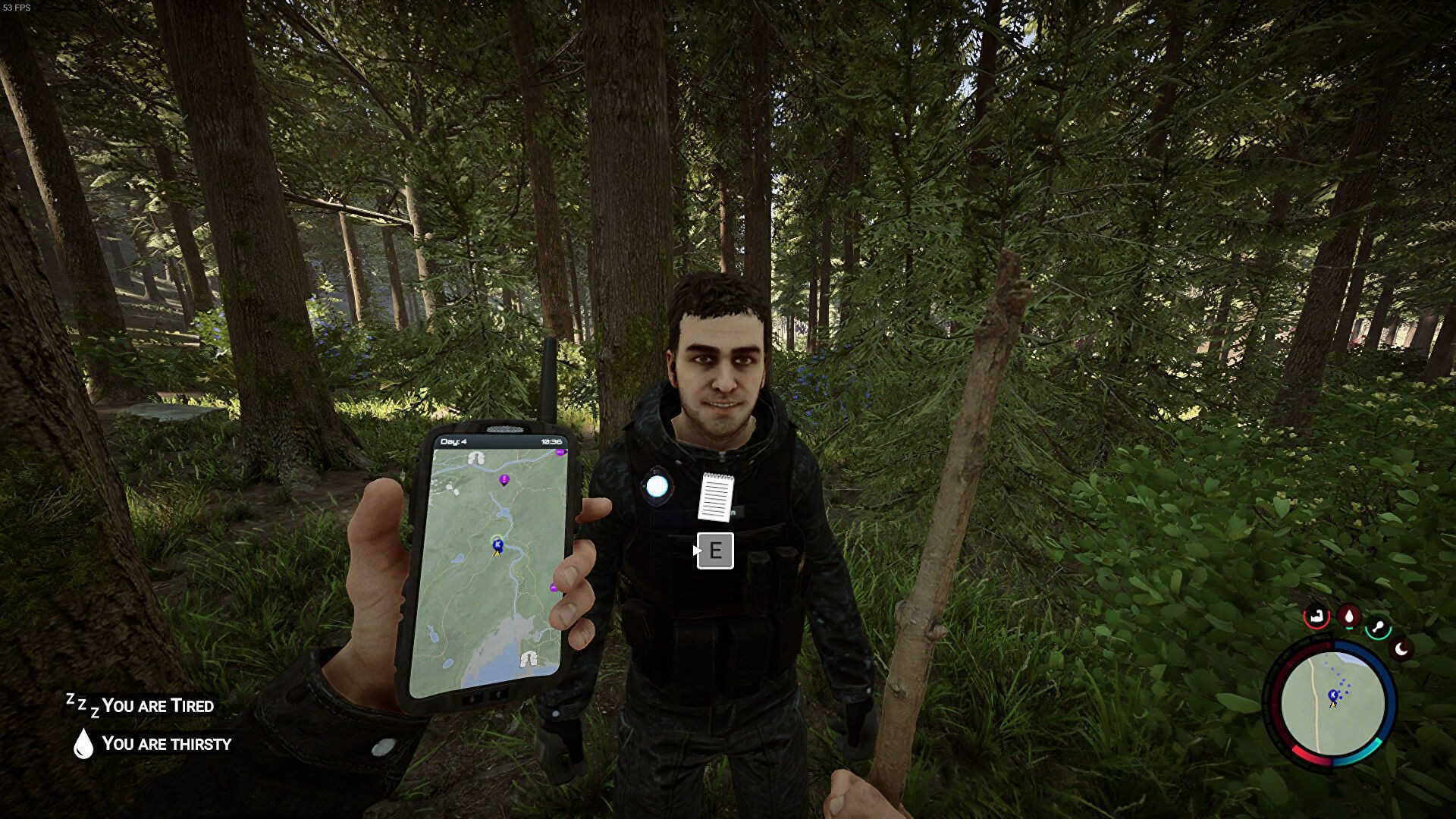Screen dimensions: 1456x819
Task: Click the 10:36 clock display on the GPS
Action: pyautogui.click(x=551, y=441)
